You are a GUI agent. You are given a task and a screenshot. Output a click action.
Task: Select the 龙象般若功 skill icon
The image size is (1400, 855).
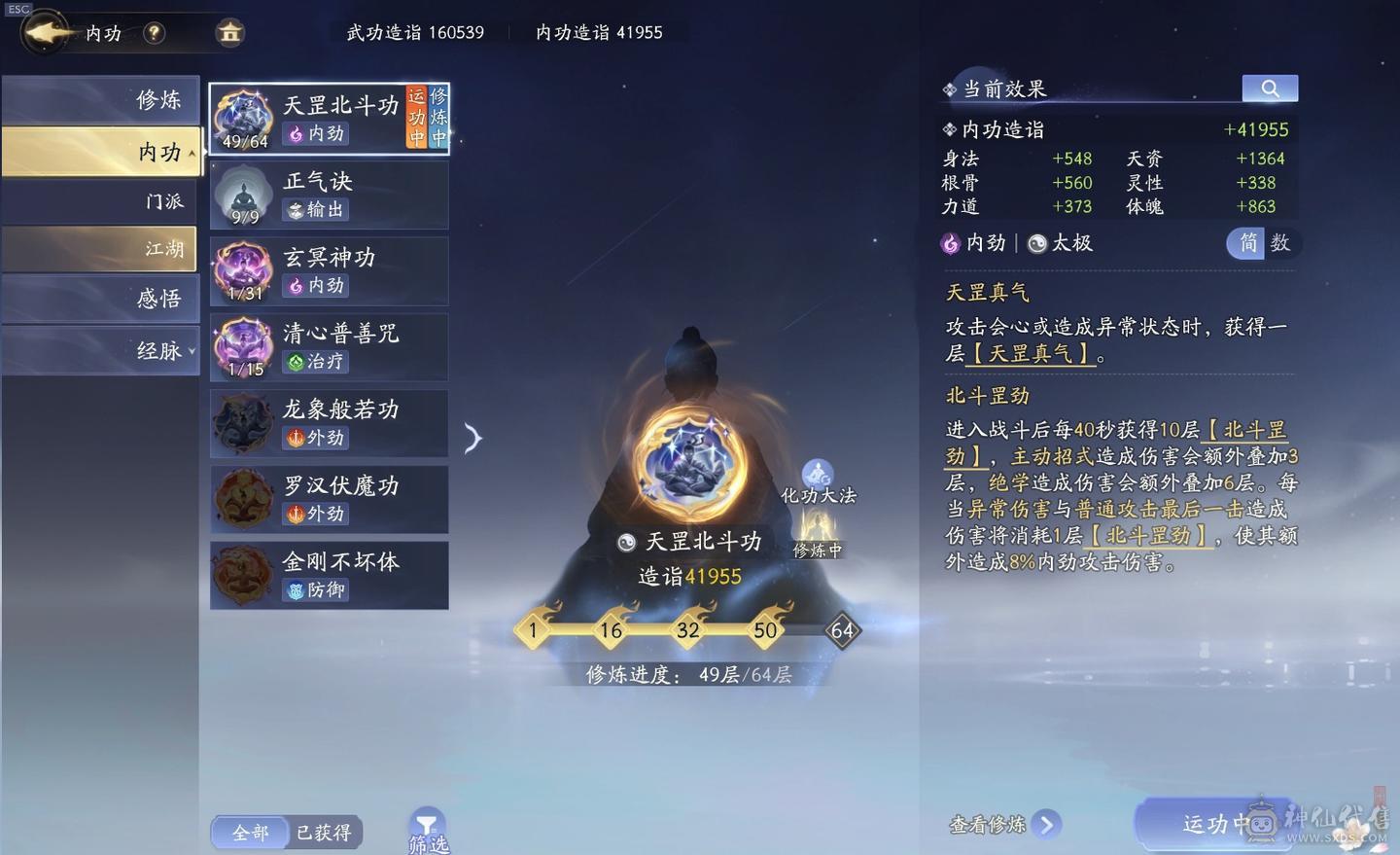[x=241, y=422]
